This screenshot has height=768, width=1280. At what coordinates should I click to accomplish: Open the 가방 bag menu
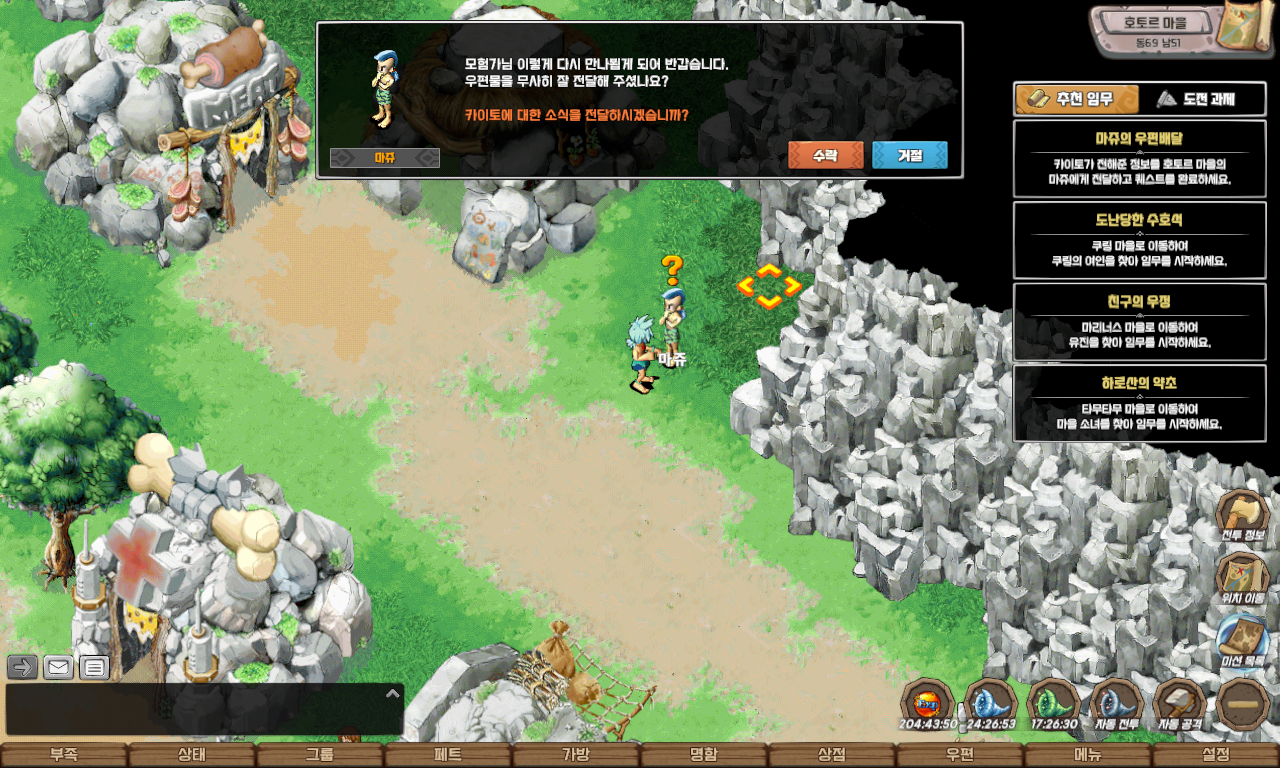(x=576, y=755)
